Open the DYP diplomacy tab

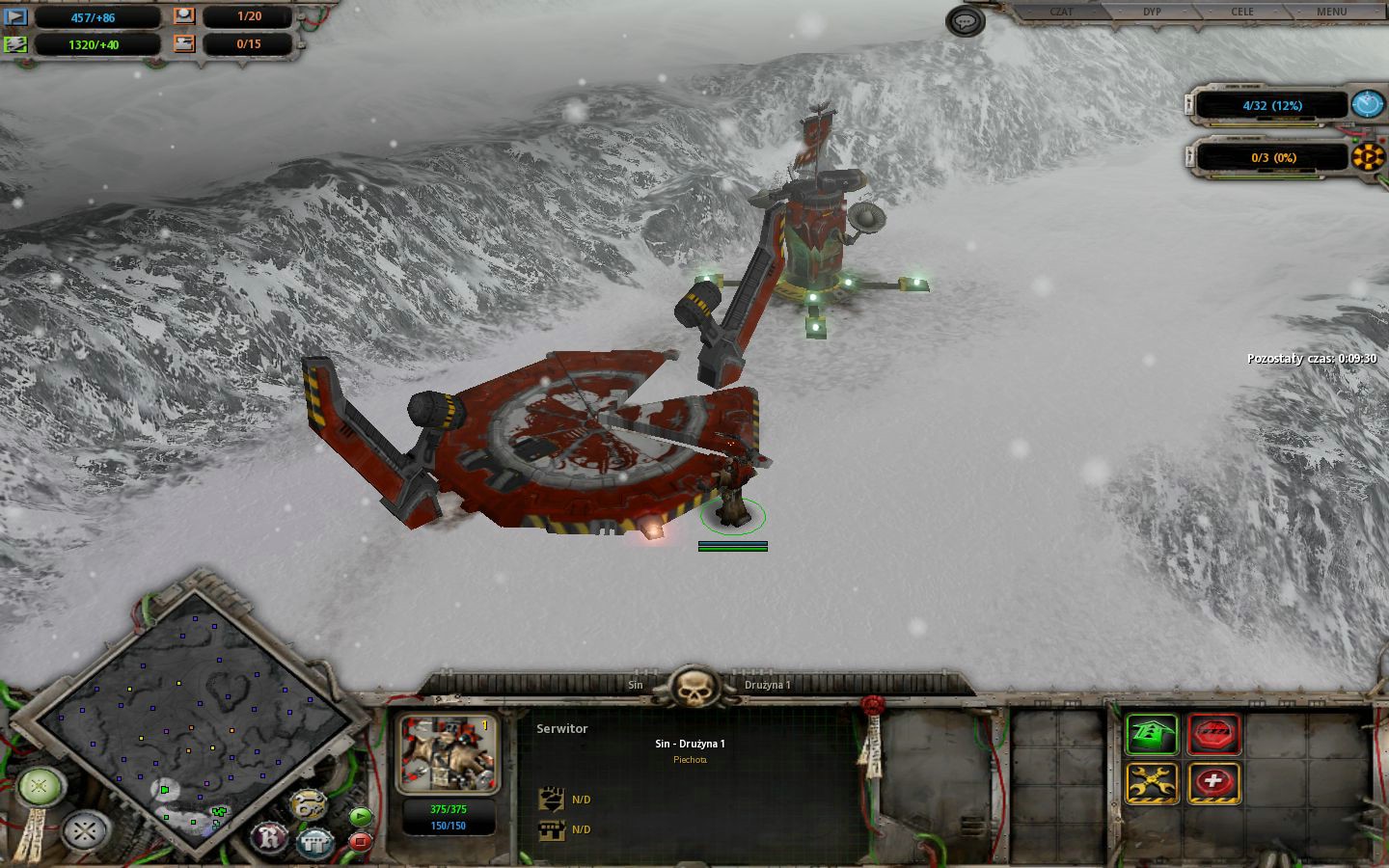click(1152, 12)
